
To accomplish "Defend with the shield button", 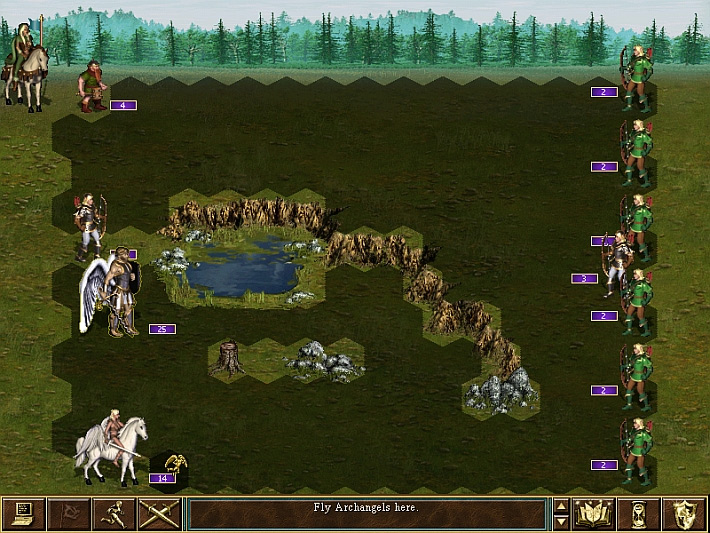I will coord(683,514).
